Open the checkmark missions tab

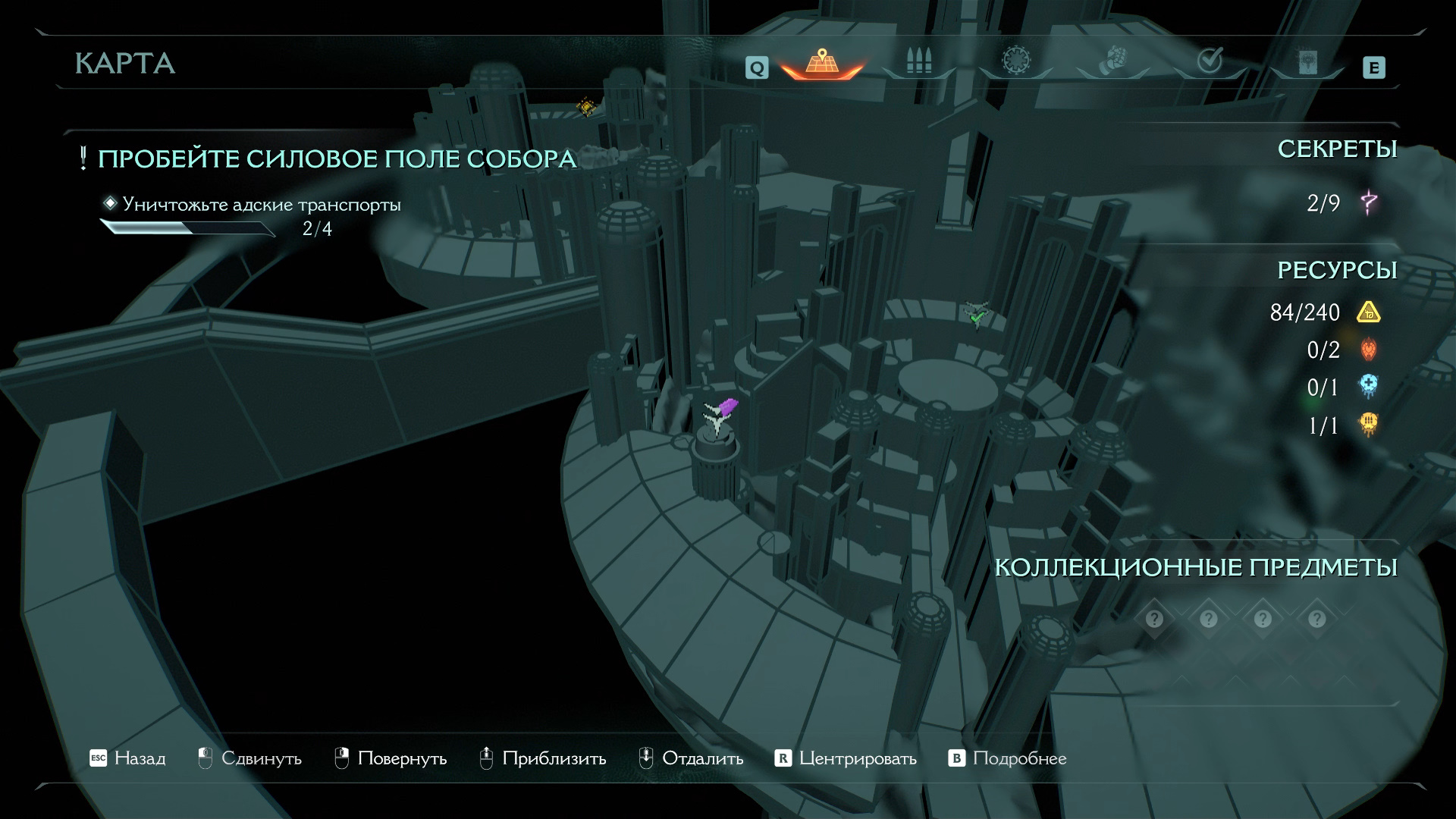[x=1210, y=61]
